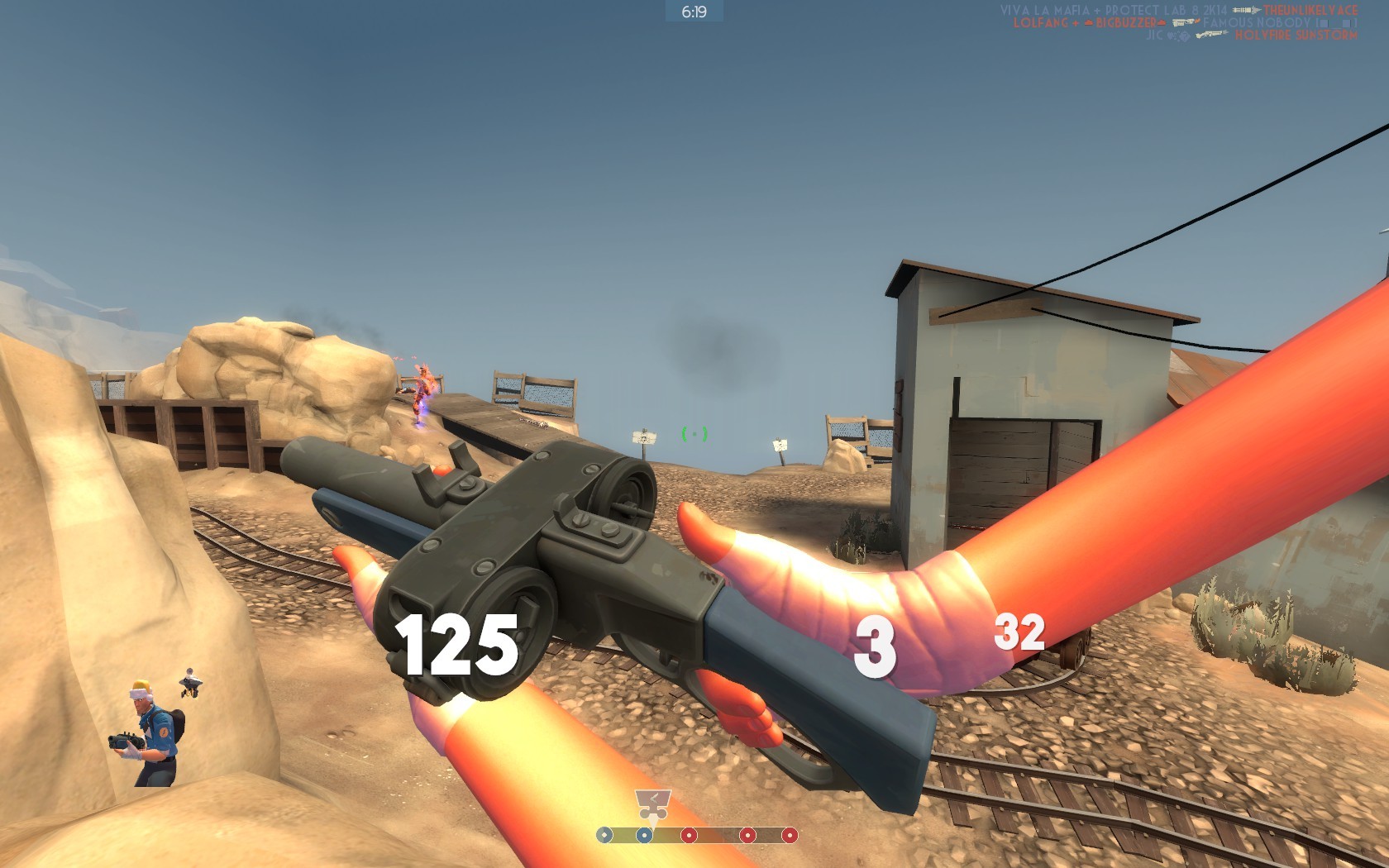The height and width of the screenshot is (868, 1389).
Task: Click the sandvich icon beside BIGBUZZER
Action: point(1160,22)
